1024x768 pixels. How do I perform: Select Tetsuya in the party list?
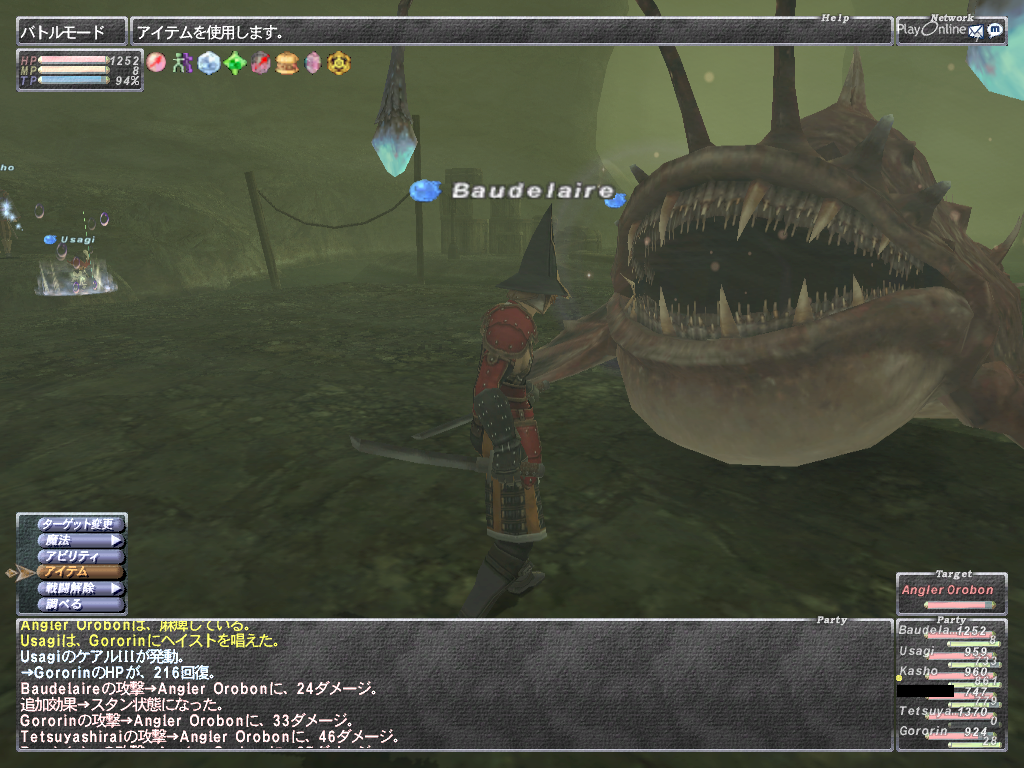click(950, 712)
